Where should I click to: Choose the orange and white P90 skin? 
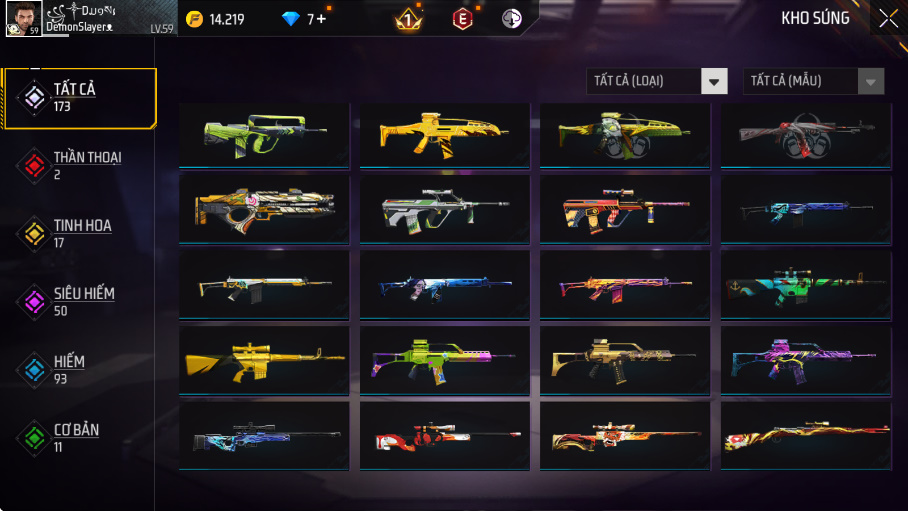(264, 210)
